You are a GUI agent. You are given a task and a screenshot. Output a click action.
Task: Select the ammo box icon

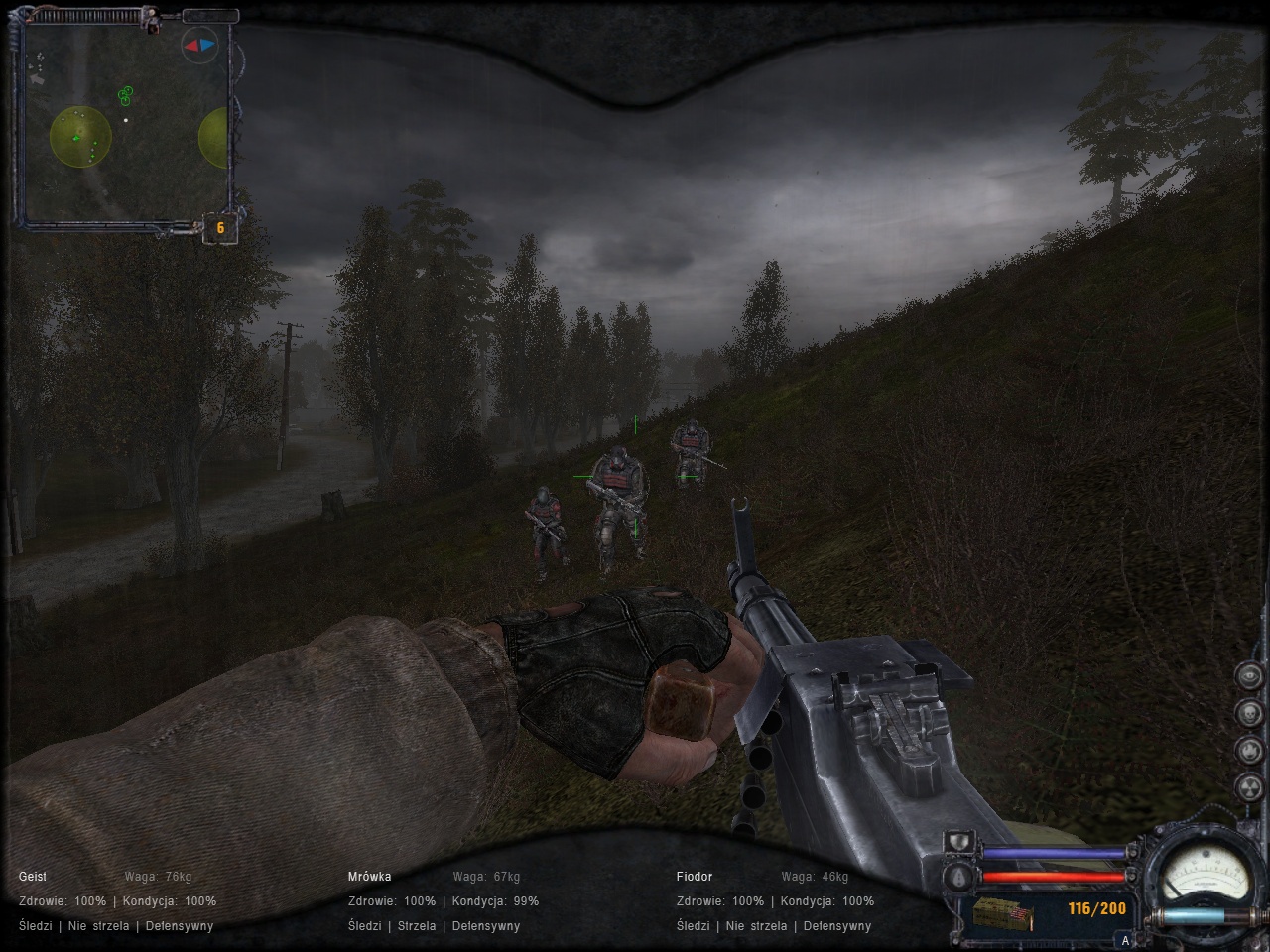pos(1002,915)
